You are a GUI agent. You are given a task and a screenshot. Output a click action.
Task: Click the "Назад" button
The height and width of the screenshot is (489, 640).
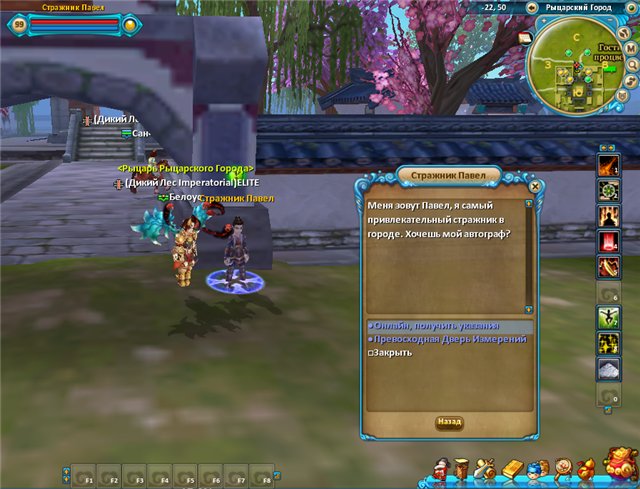tap(450, 423)
